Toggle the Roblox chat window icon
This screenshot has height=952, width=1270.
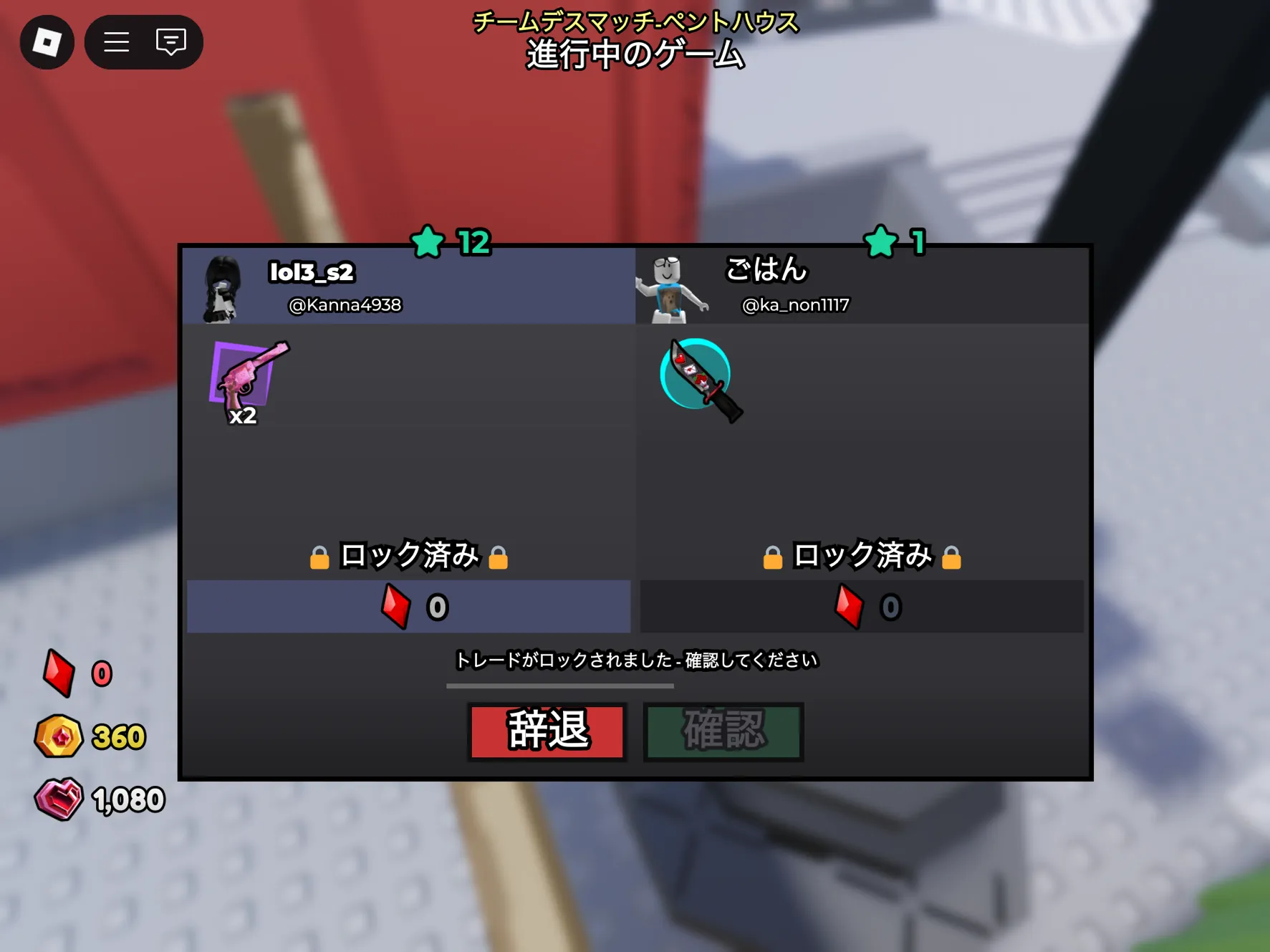[171, 42]
